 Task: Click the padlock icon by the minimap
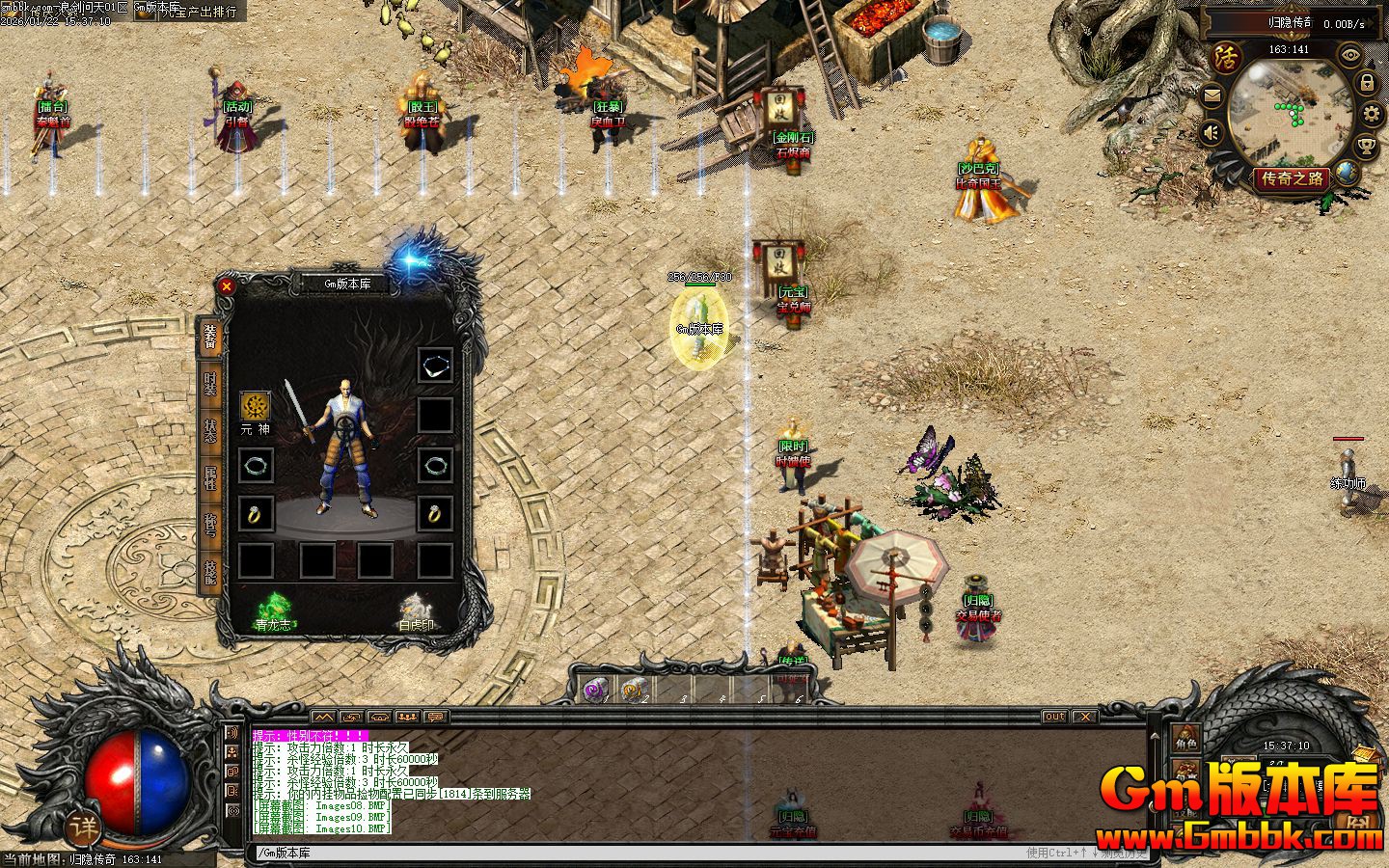(x=1366, y=83)
